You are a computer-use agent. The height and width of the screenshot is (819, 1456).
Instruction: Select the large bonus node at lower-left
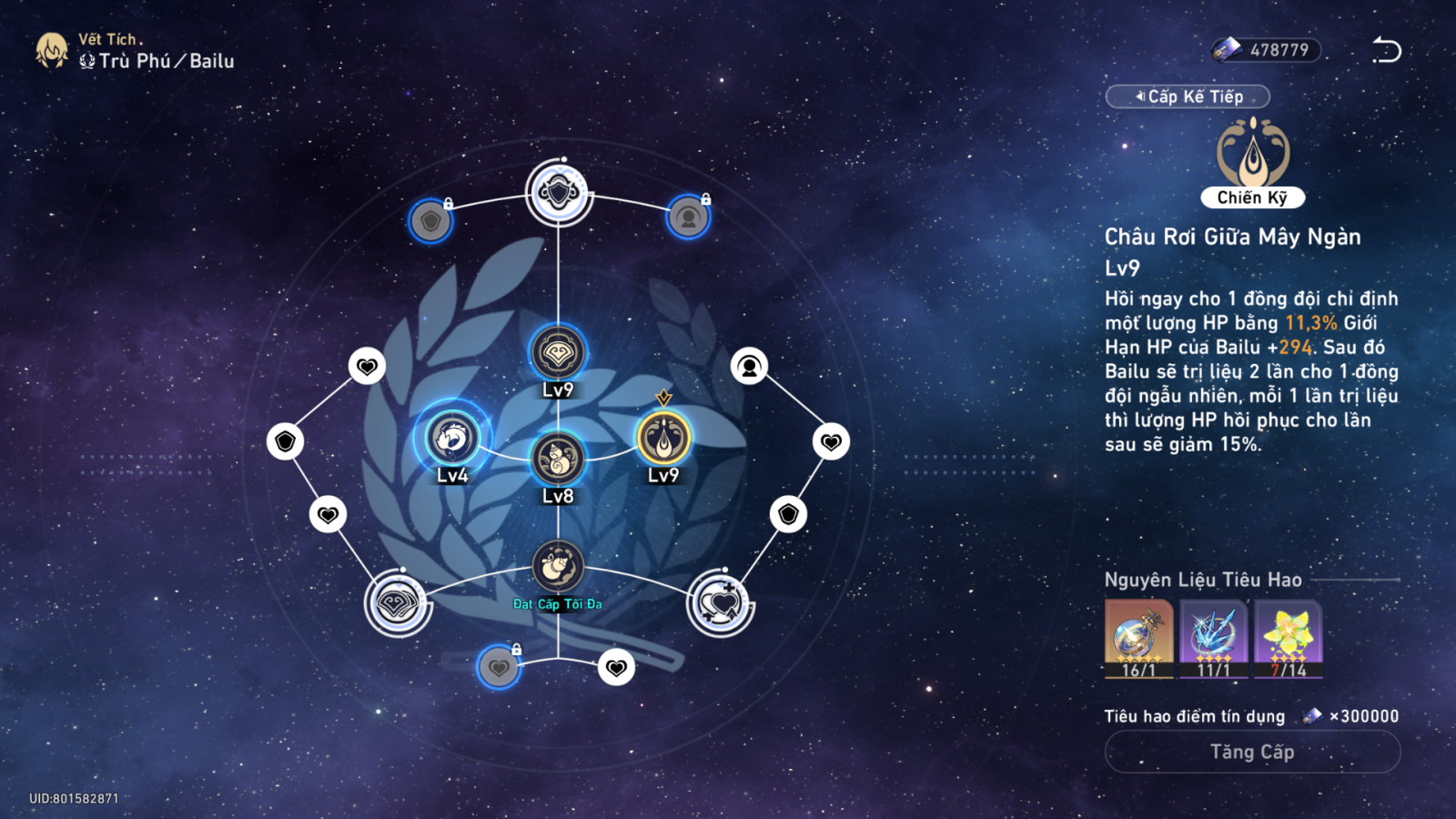click(x=398, y=603)
